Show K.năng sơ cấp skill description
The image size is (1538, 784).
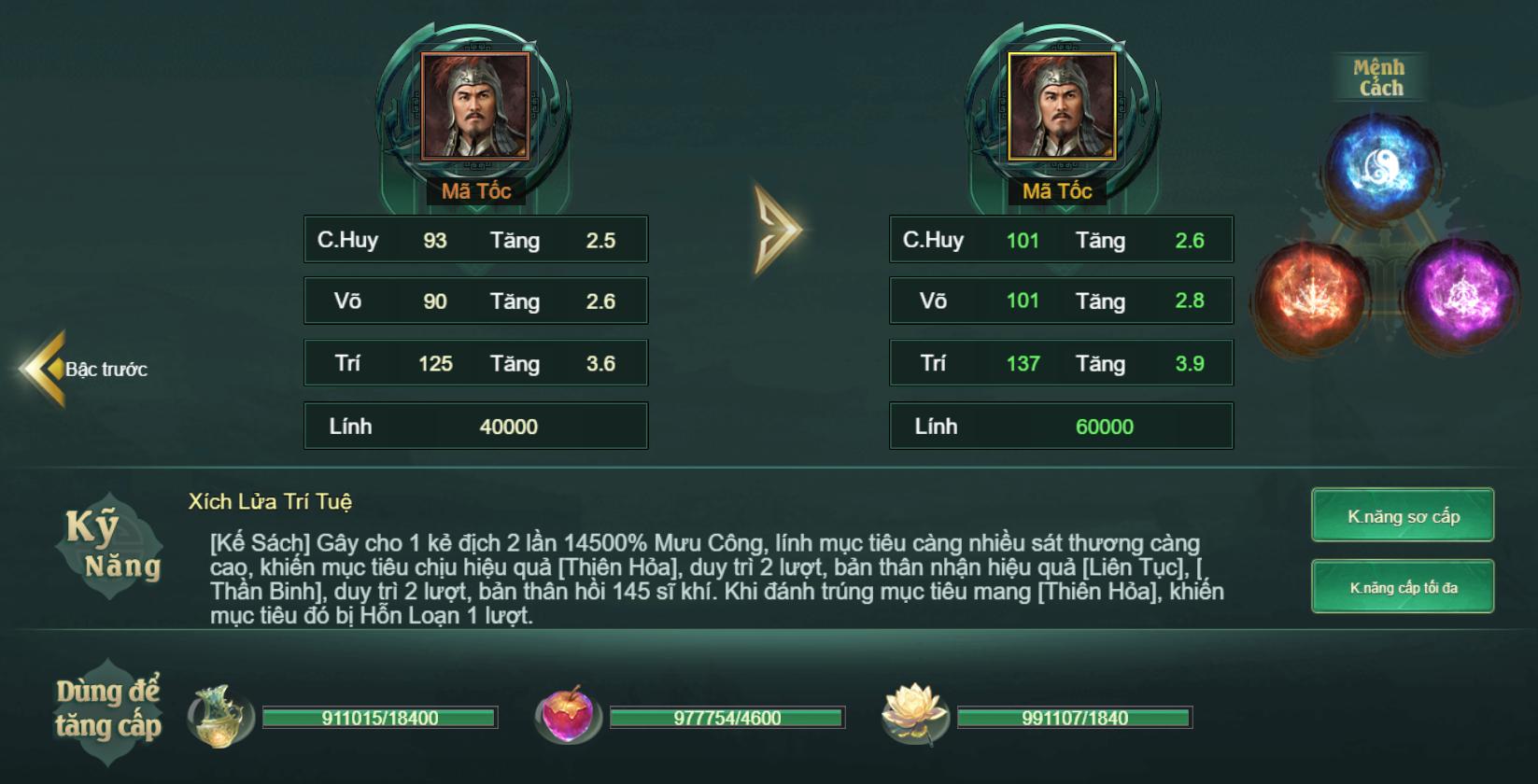point(1402,515)
